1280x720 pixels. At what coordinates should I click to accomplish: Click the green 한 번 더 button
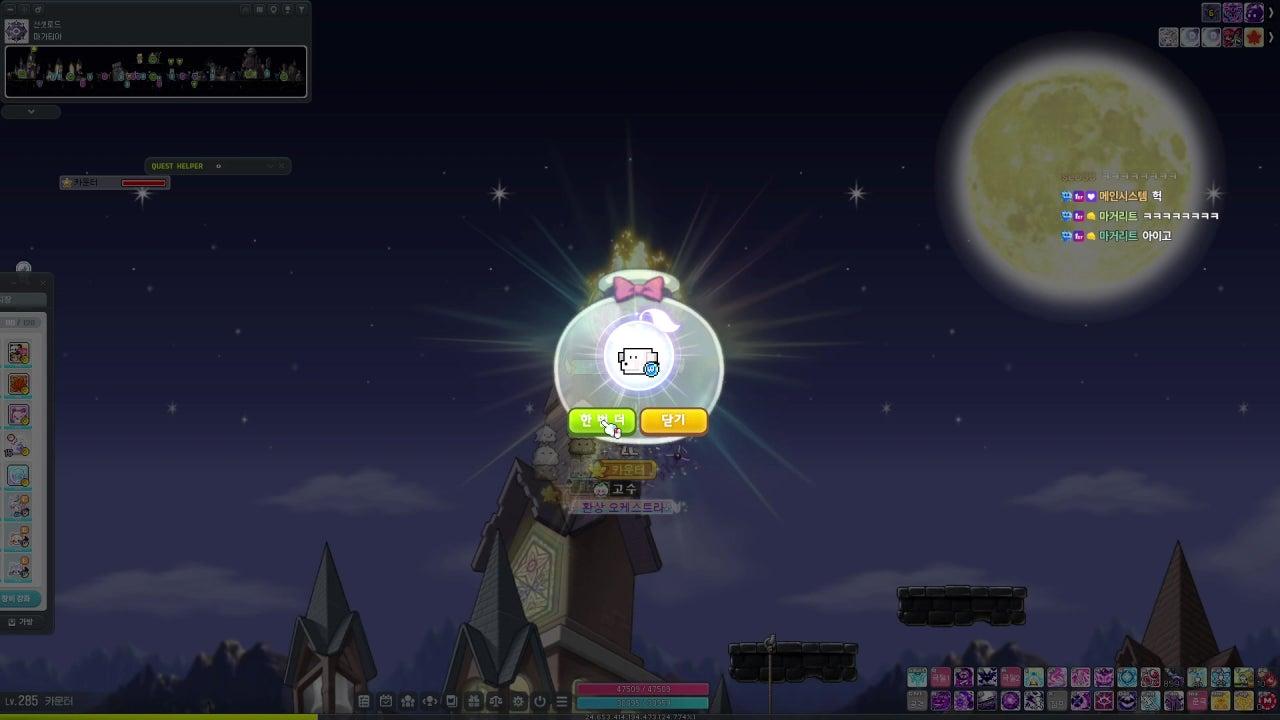pos(601,421)
